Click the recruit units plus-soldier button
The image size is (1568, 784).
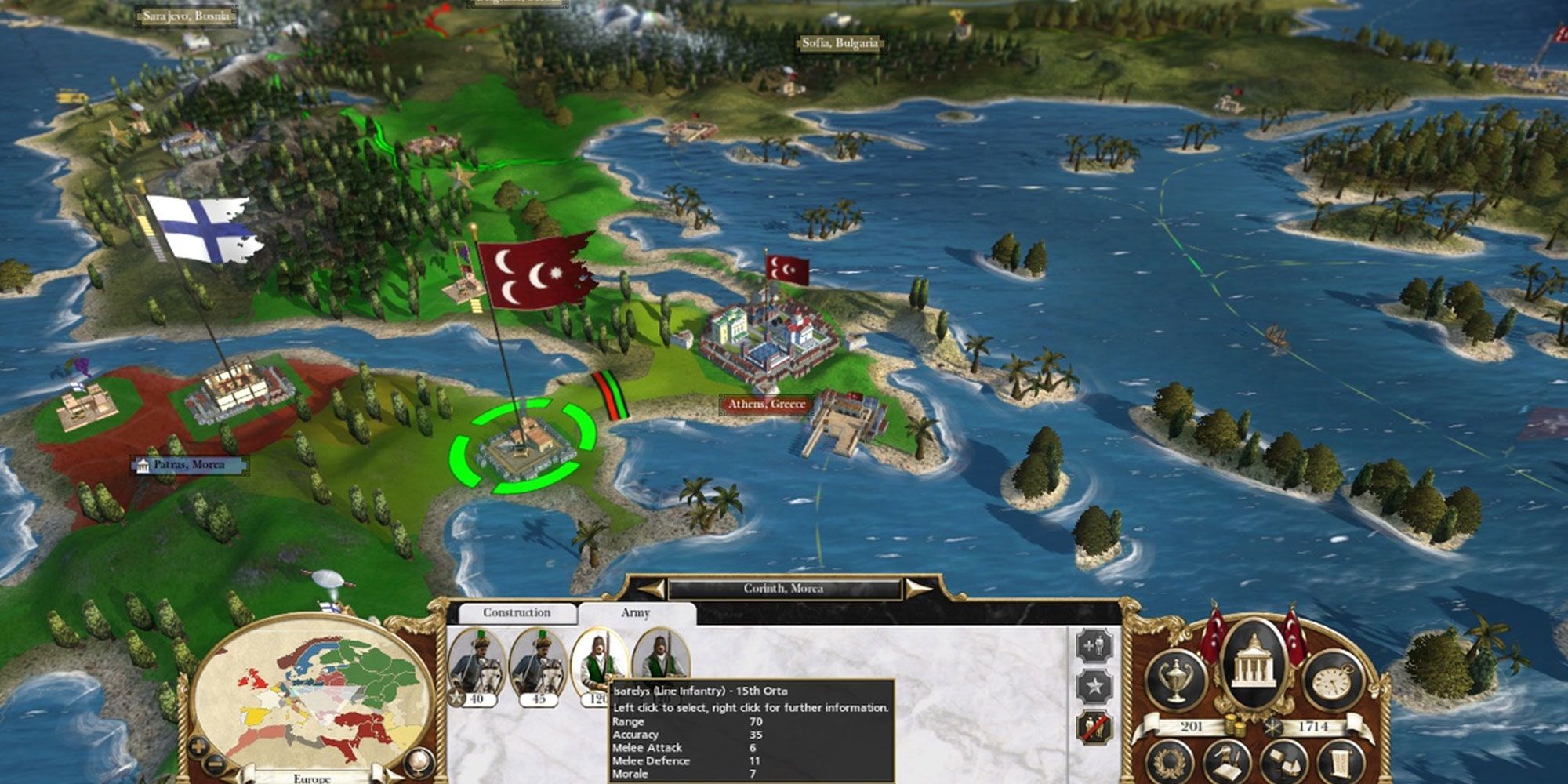click(x=1094, y=648)
